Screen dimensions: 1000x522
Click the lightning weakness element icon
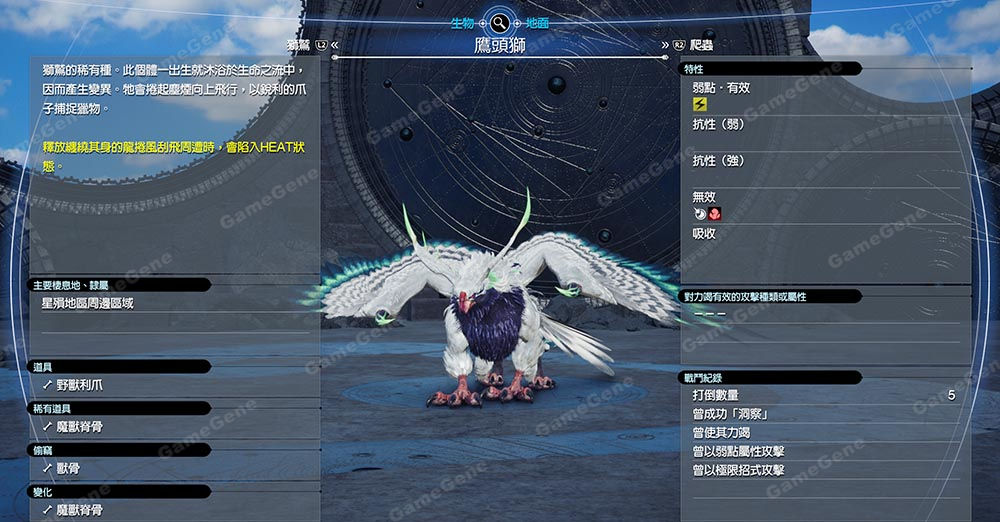coord(699,105)
